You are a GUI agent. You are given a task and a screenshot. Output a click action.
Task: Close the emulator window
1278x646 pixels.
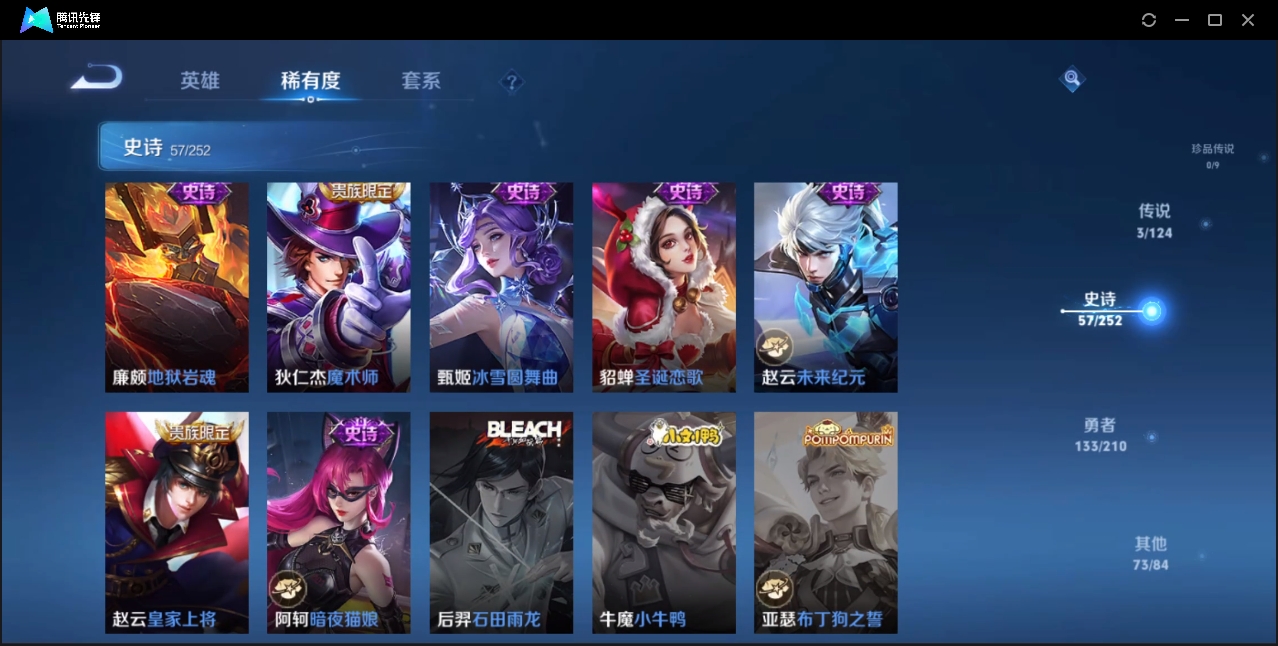pyautogui.click(x=1248, y=20)
